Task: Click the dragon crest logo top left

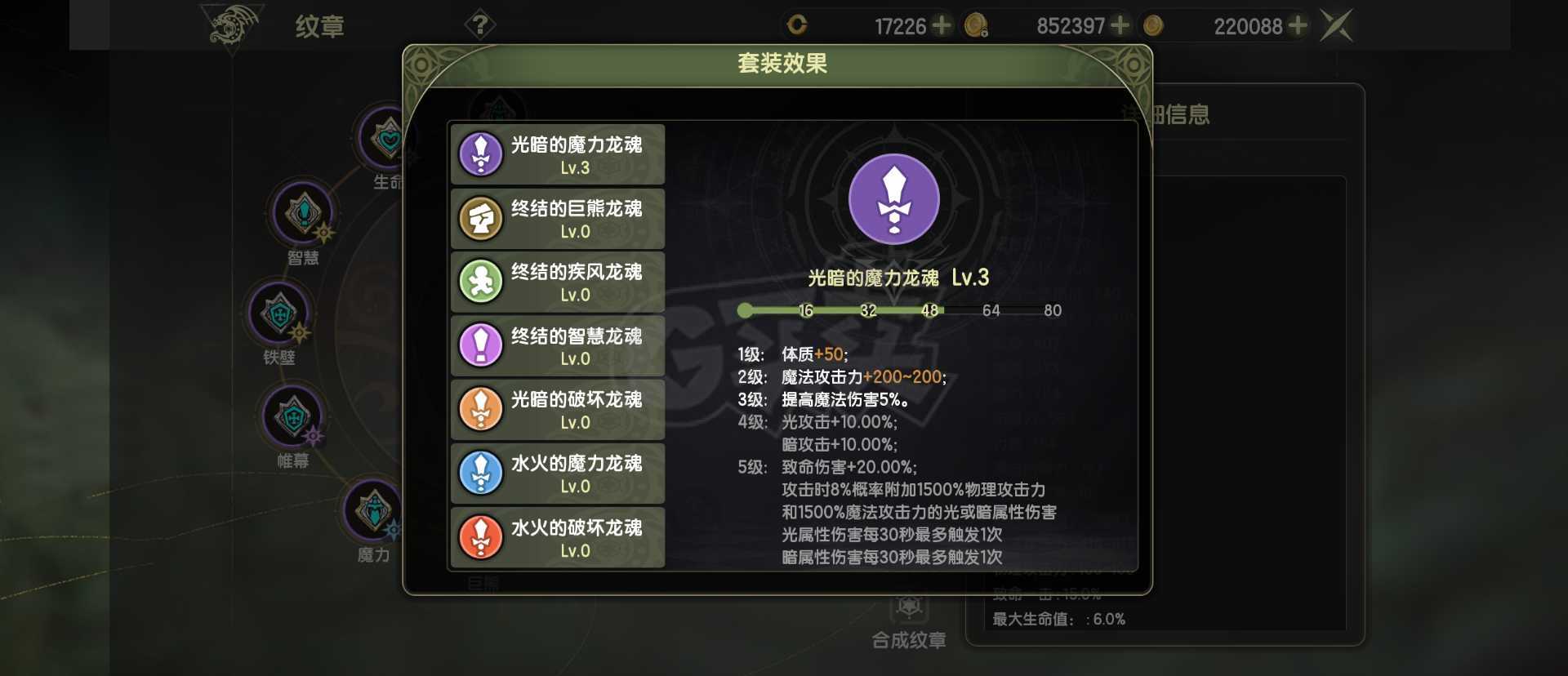Action: coord(231,24)
